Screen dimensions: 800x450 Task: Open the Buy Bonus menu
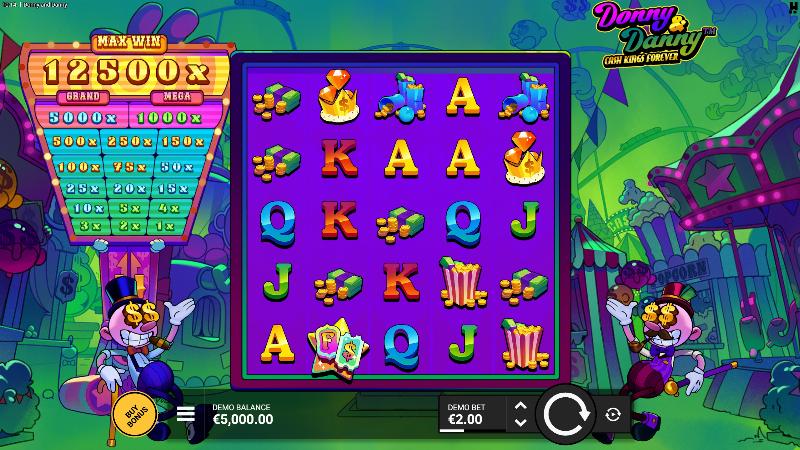pos(132,415)
